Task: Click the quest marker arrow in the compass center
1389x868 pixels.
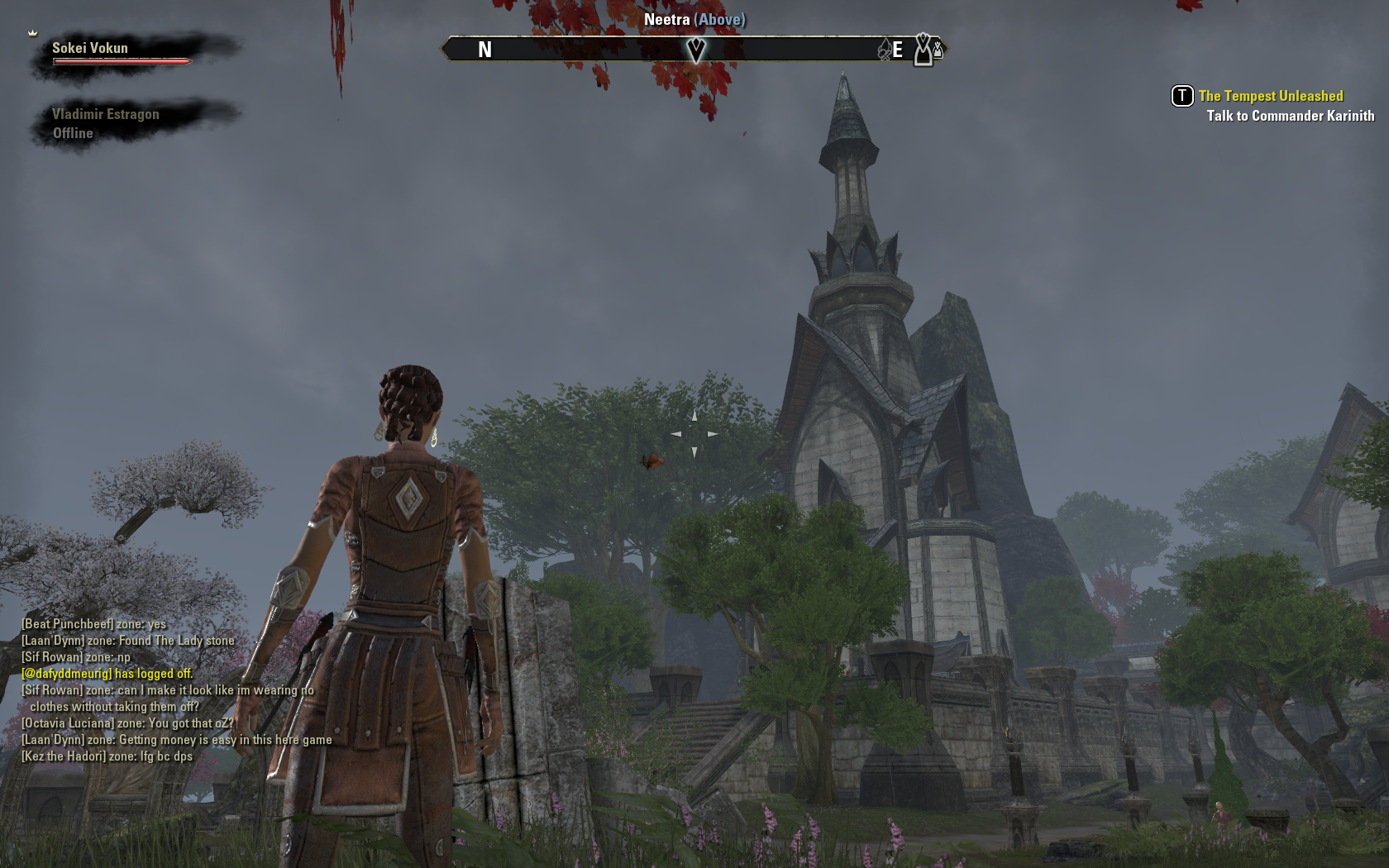Action: click(697, 50)
